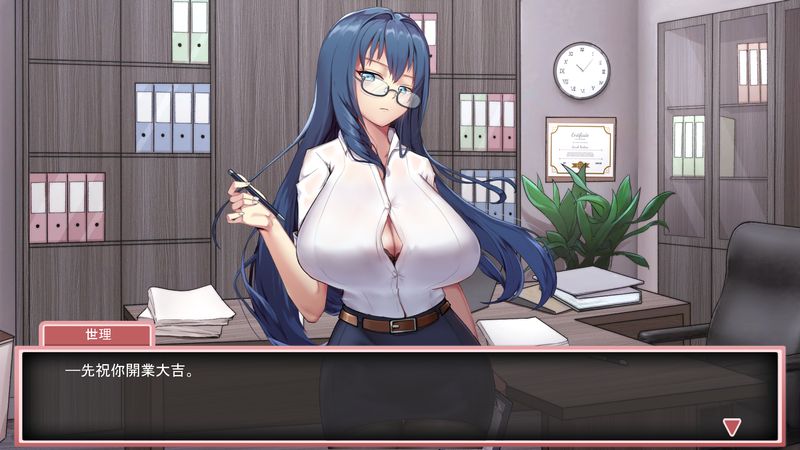
Task: Click the pink dialogue advance arrow
Action: [x=731, y=427]
